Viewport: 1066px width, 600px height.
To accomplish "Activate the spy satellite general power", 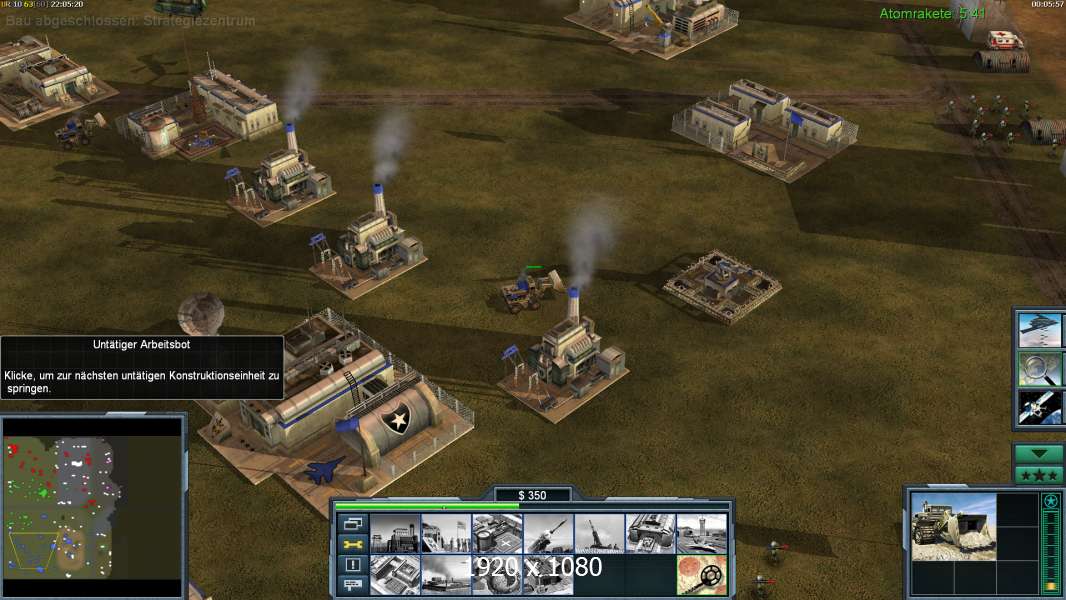I will point(1040,406).
